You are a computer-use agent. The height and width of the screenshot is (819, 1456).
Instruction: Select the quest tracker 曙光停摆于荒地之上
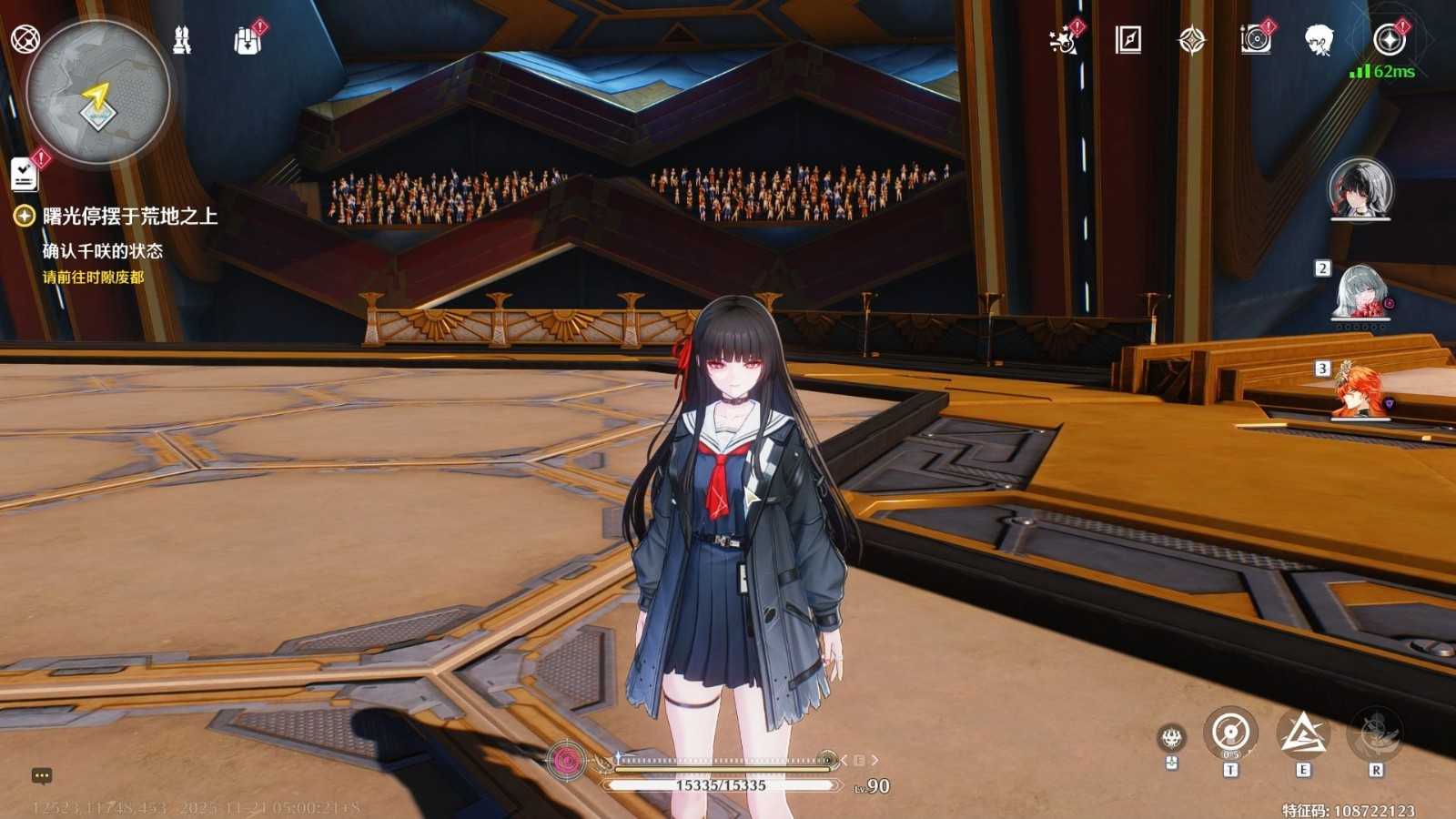pyautogui.click(x=129, y=216)
